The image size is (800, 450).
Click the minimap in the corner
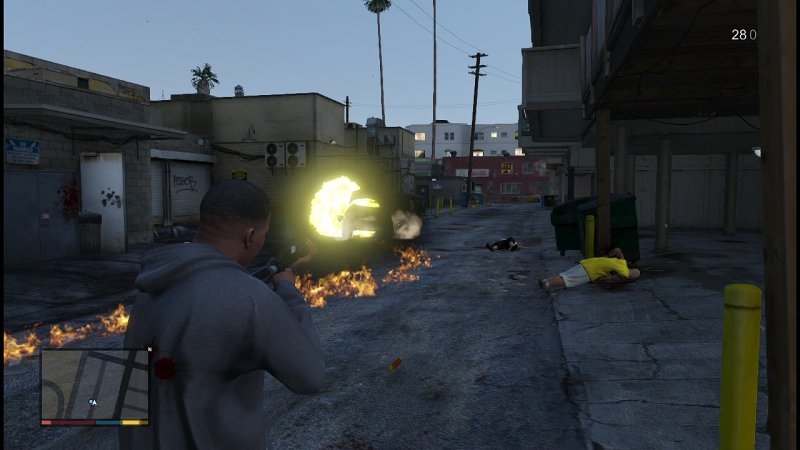(95, 384)
